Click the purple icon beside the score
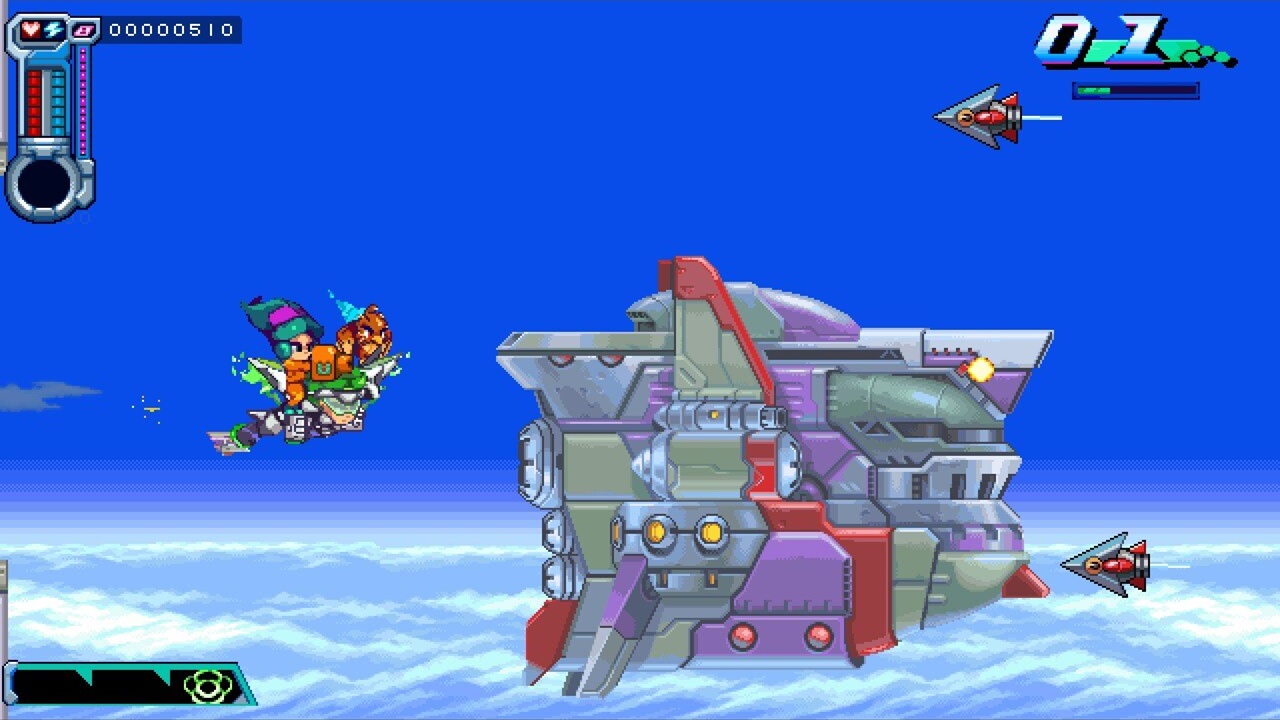The height and width of the screenshot is (720, 1280). click(x=85, y=31)
